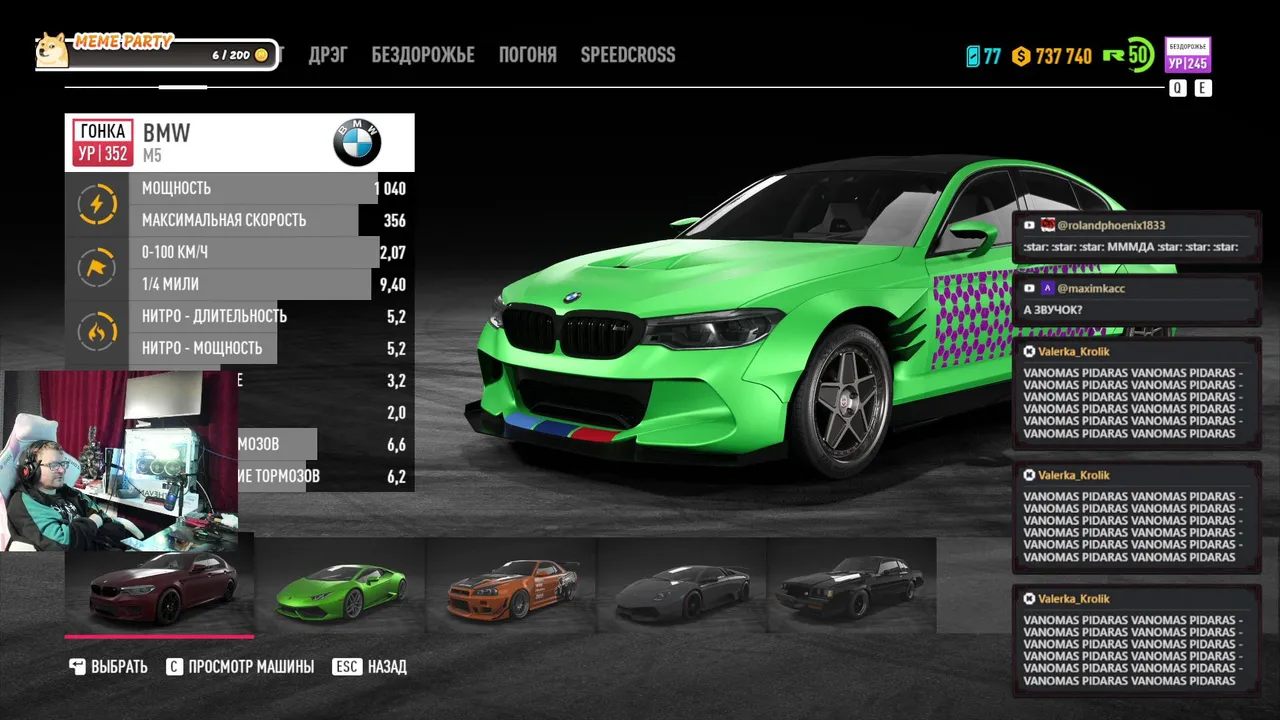Open the maximkacc chat message
The width and height of the screenshot is (1280, 720).
[1136, 299]
